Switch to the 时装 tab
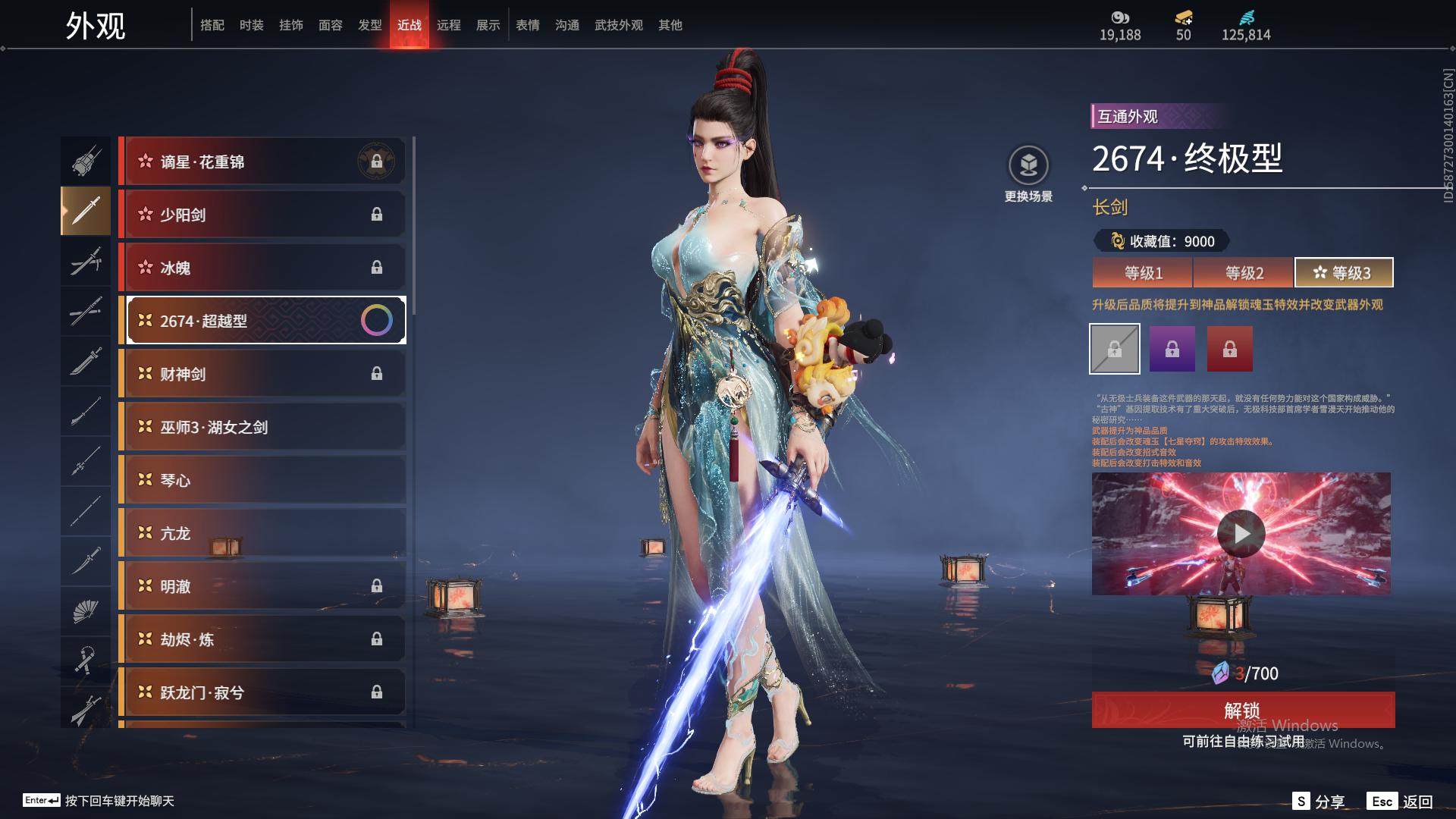This screenshot has width=1456, height=819. click(251, 25)
